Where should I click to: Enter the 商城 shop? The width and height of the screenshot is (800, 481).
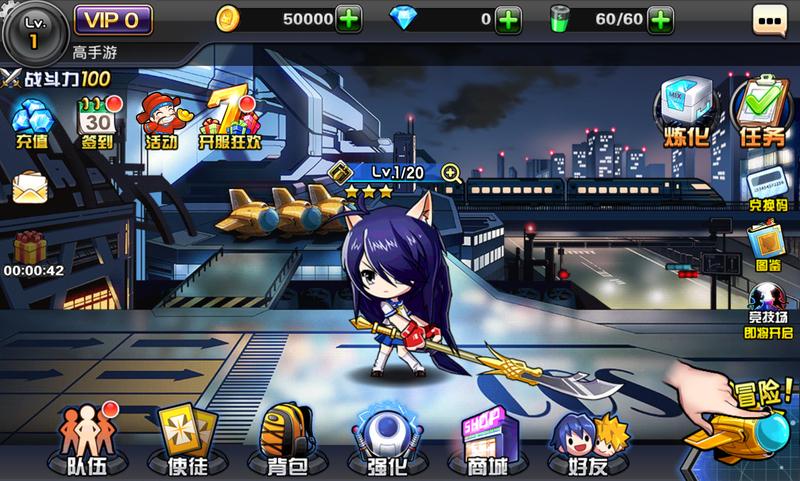483,438
